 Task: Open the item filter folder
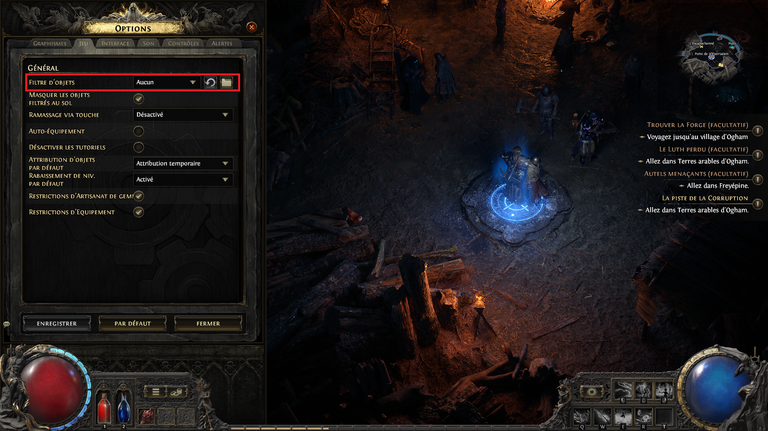226,82
